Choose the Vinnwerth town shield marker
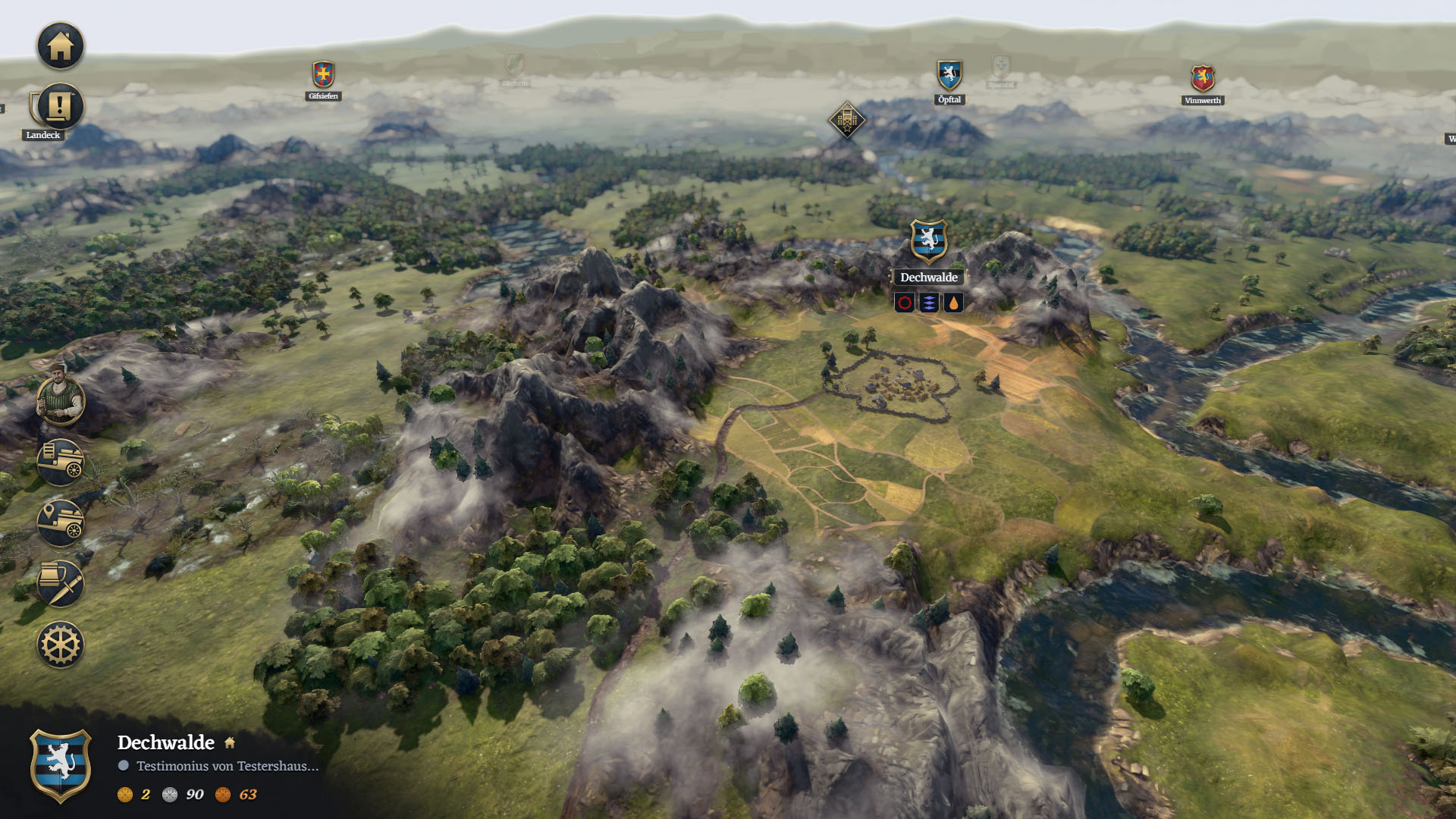 (x=1203, y=78)
